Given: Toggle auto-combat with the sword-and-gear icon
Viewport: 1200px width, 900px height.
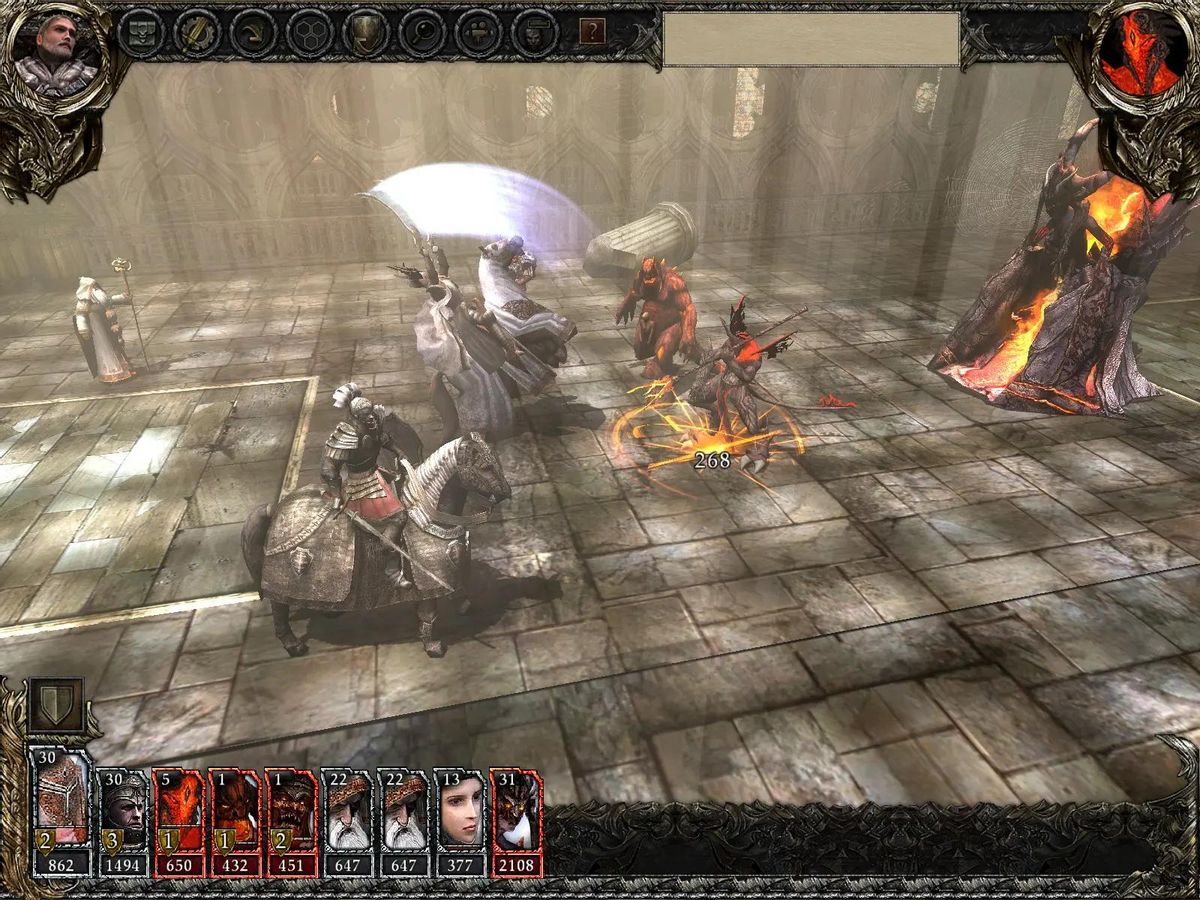Looking at the screenshot, I should [x=197, y=33].
